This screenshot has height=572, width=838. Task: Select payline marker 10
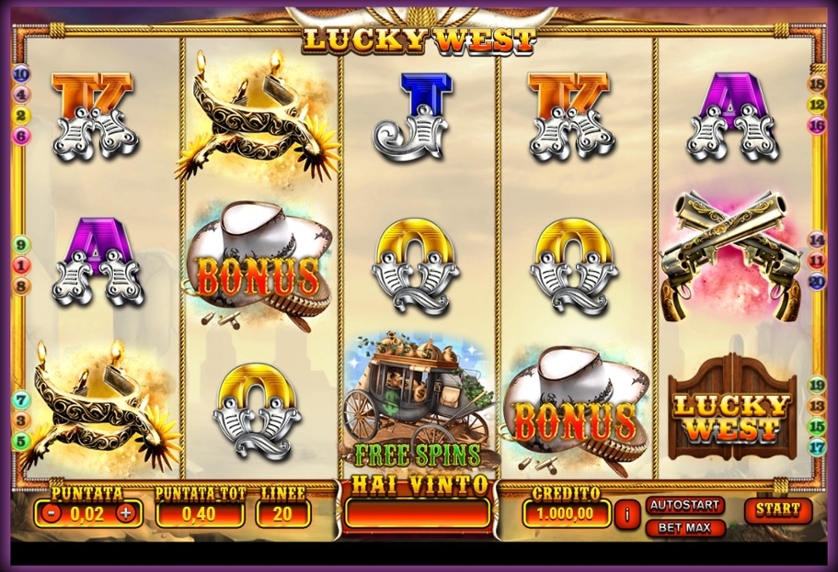pos(22,75)
